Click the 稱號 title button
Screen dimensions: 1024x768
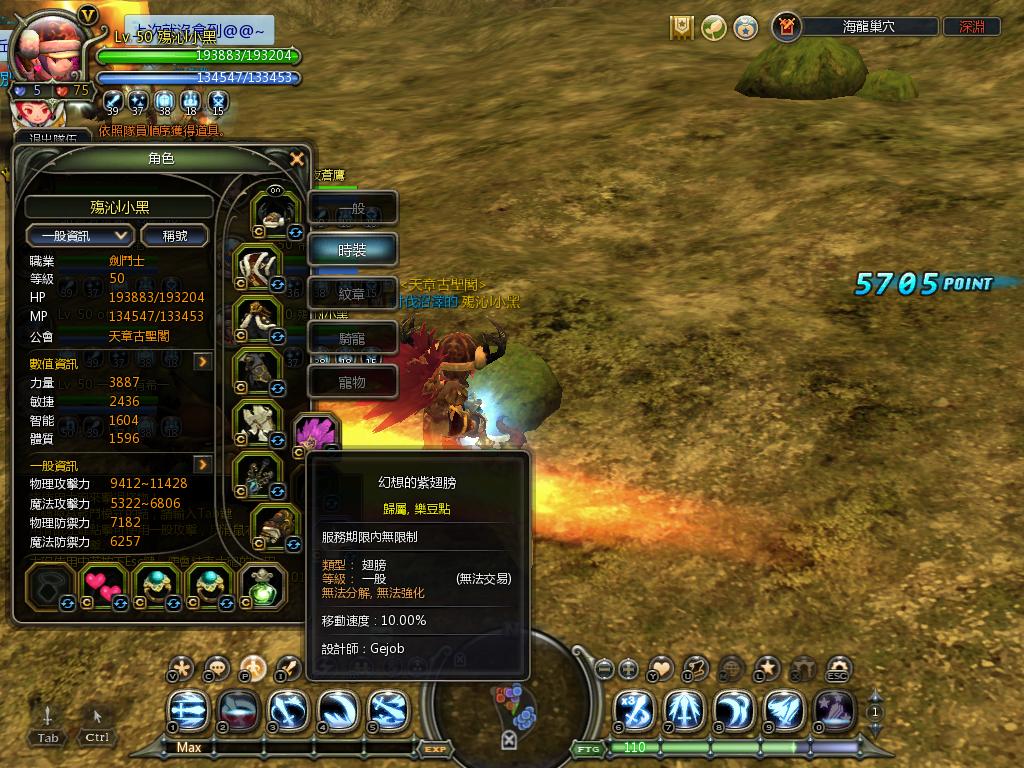pos(174,236)
